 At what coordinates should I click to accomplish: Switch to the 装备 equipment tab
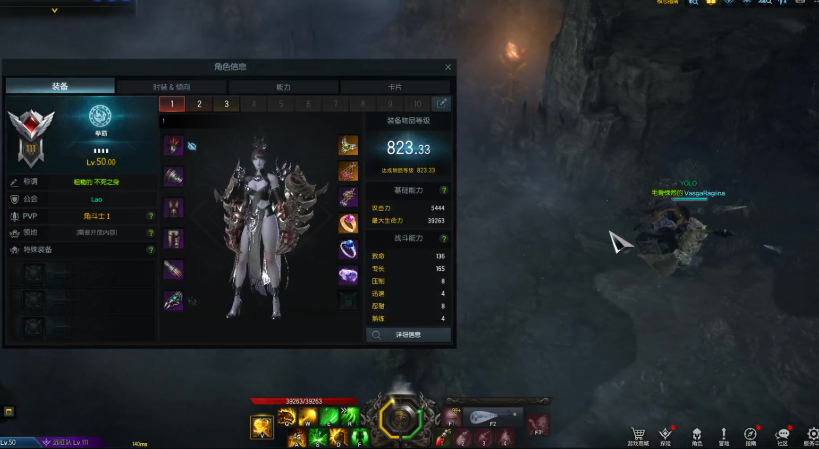point(60,87)
